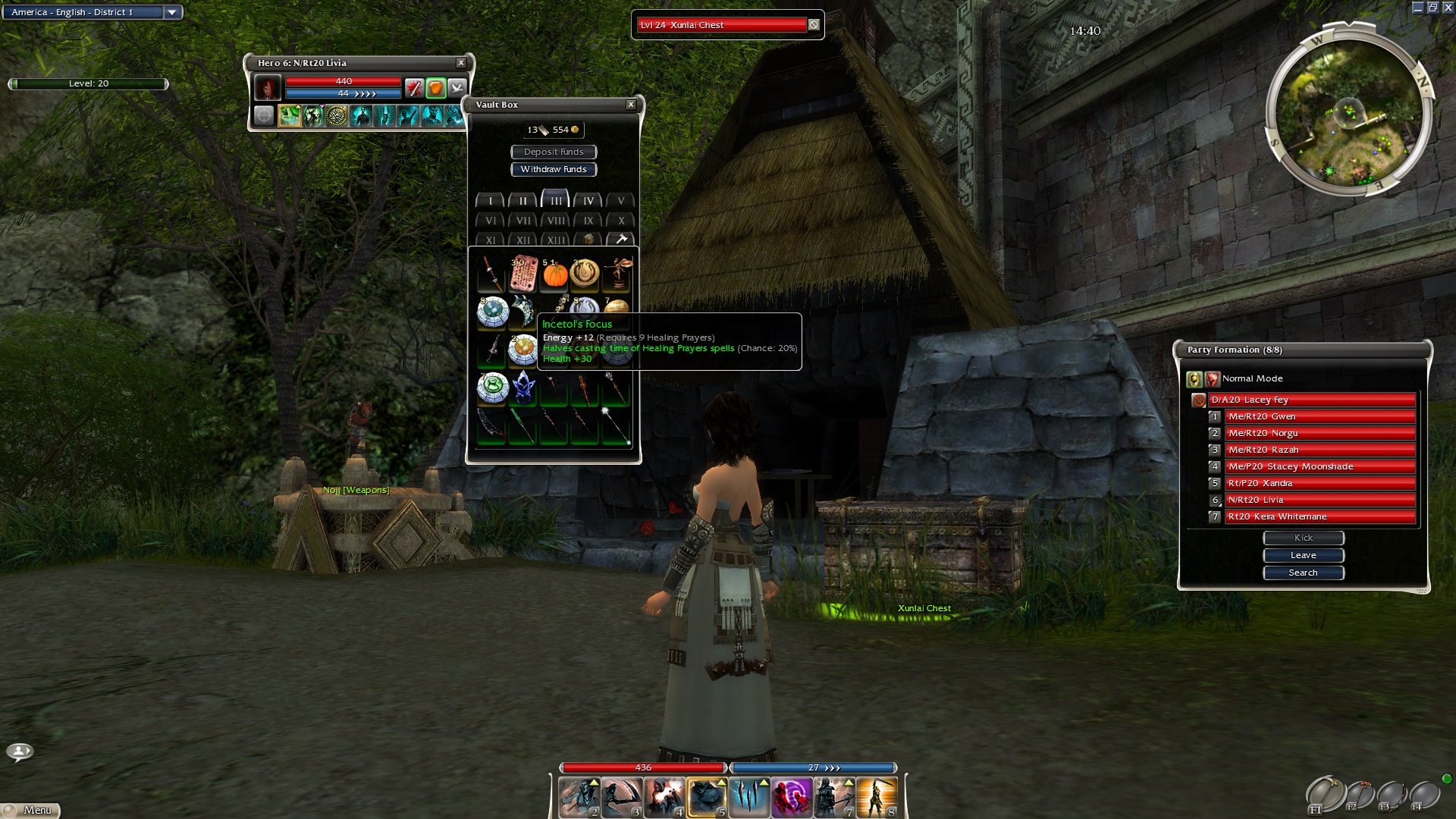The image size is (1456, 819).
Task: Select the blue crystal focus item
Action: pos(523,388)
